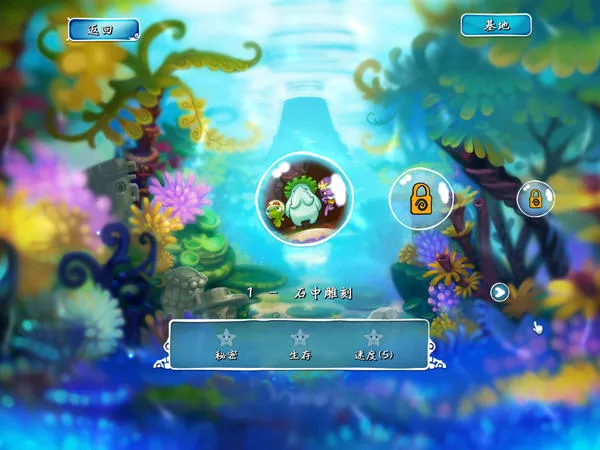This screenshot has height=450, width=600.
Task: Select the level 1 creature bubble
Action: click(x=303, y=194)
